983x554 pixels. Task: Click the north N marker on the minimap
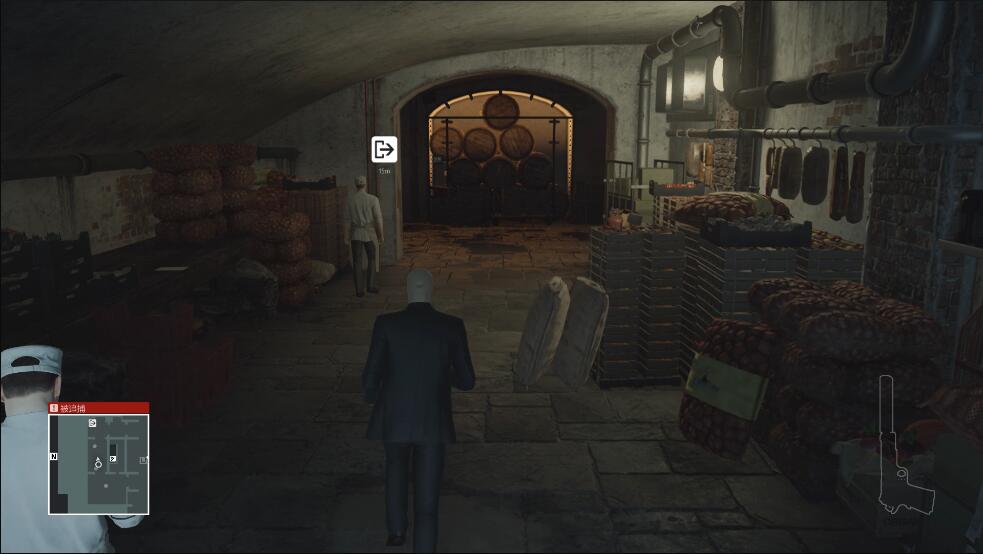coord(54,457)
